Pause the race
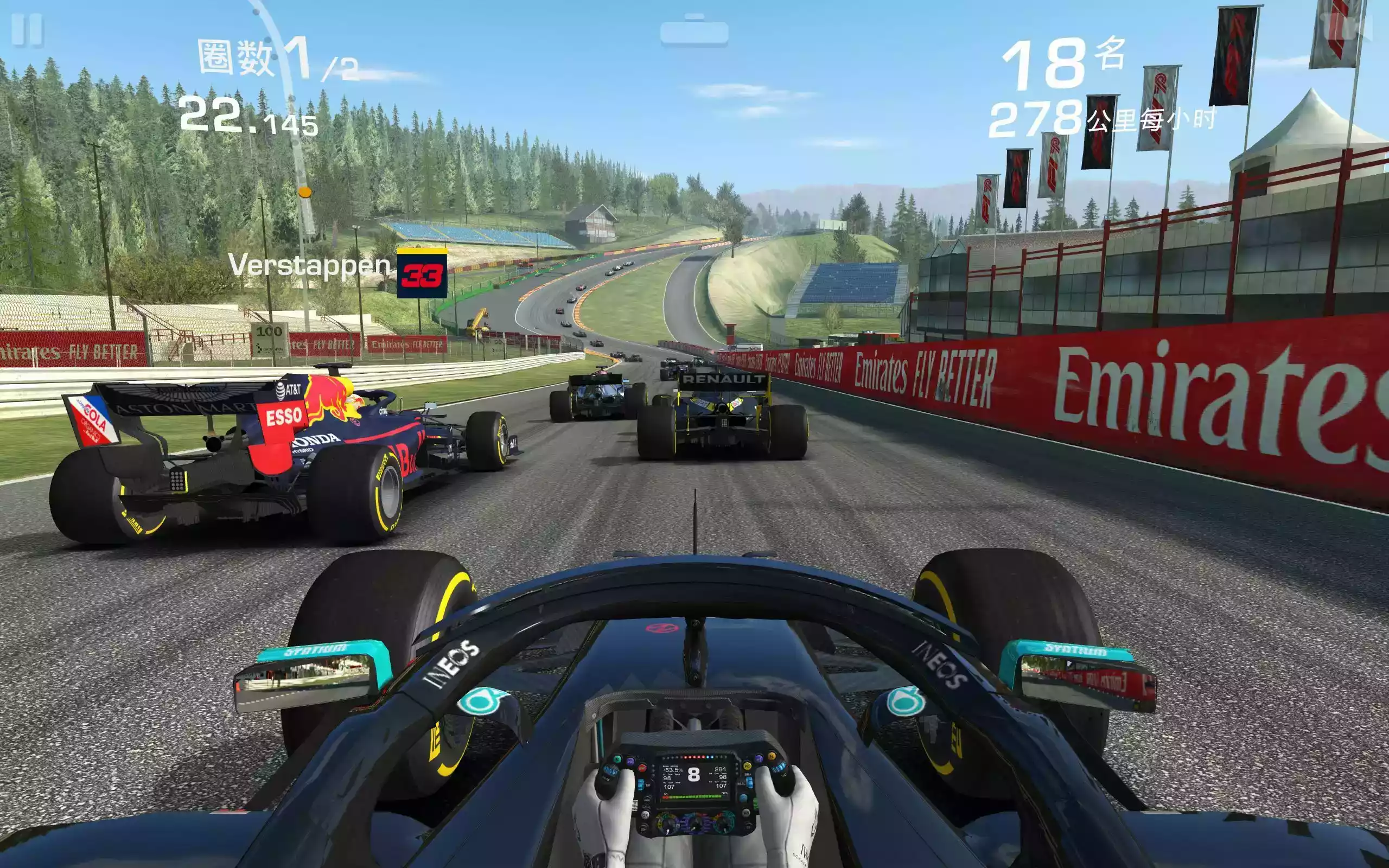 [27, 29]
